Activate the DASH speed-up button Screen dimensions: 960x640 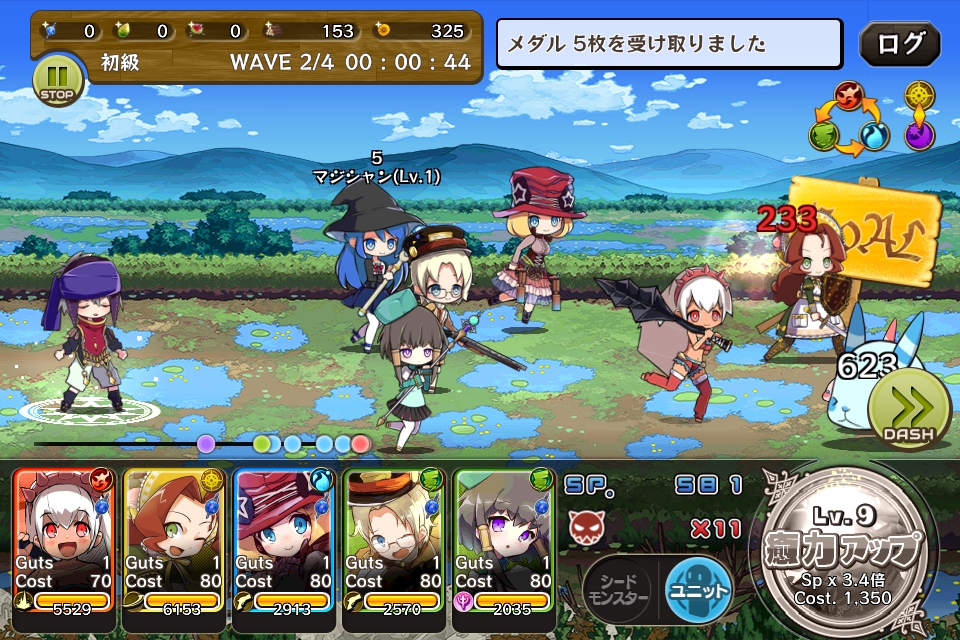tap(908, 411)
